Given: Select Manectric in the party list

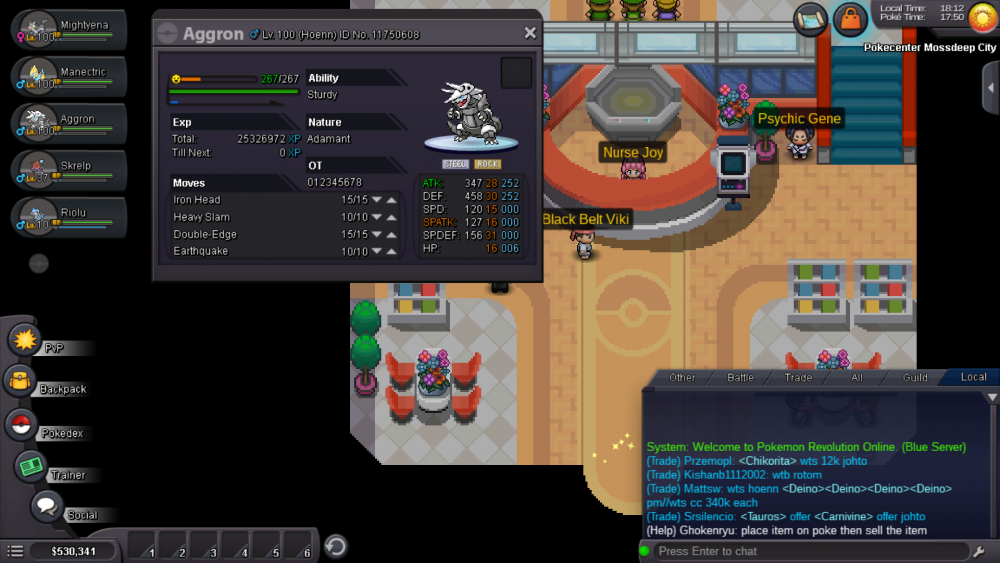Looking at the screenshot, I should pyautogui.click(x=70, y=76).
